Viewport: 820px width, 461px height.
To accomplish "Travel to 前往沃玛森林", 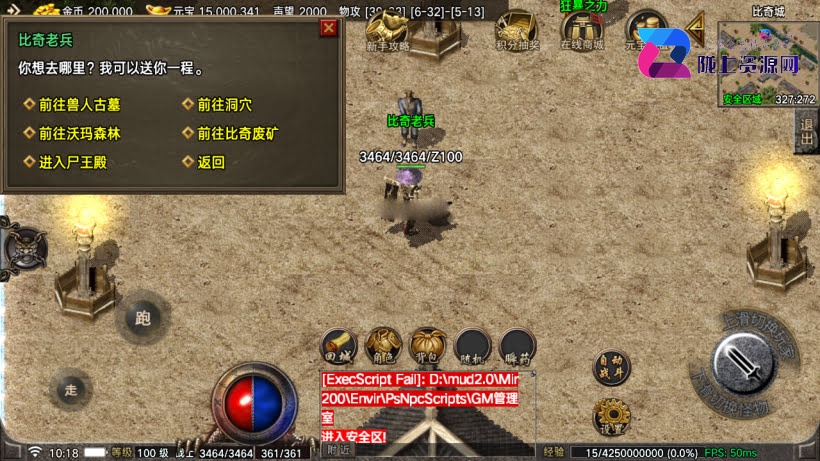I will (x=79, y=133).
